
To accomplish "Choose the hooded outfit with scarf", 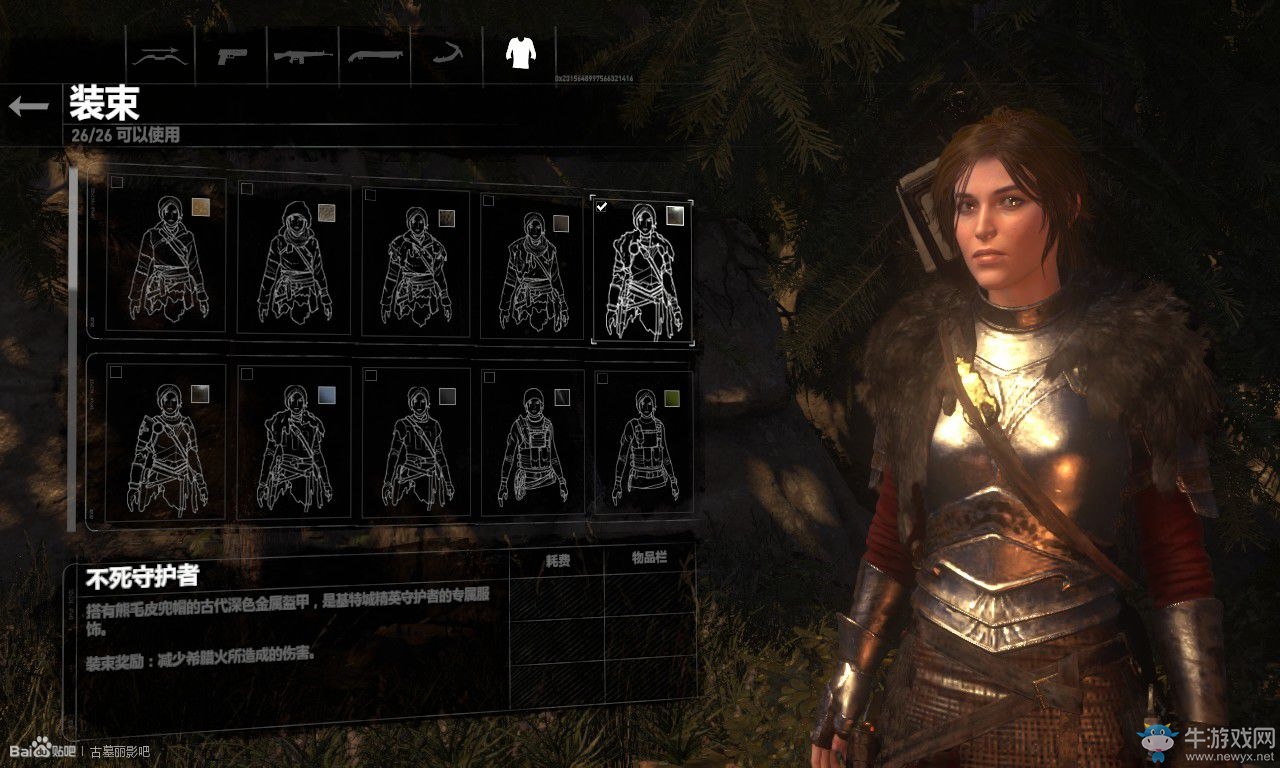I will pos(294,258).
